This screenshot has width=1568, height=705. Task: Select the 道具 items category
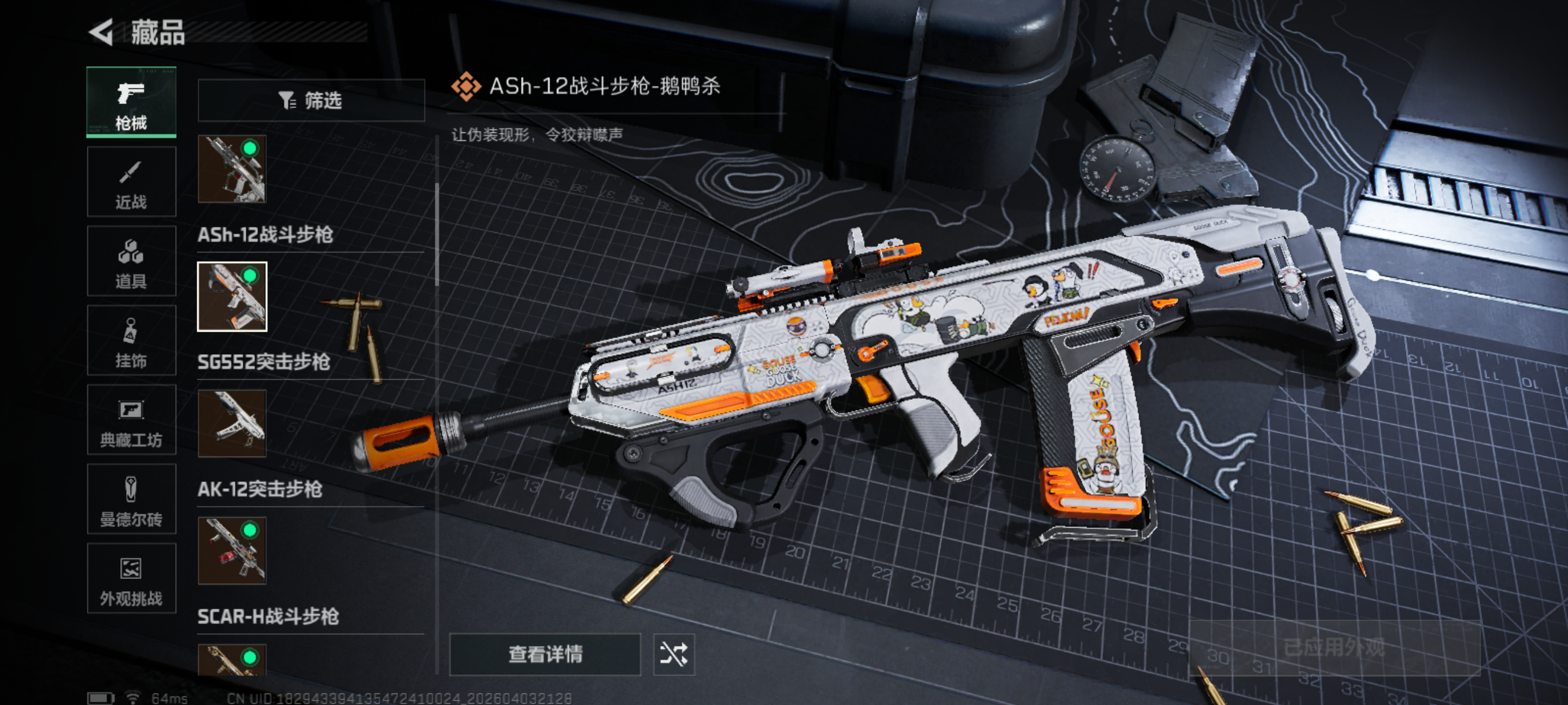(x=131, y=261)
